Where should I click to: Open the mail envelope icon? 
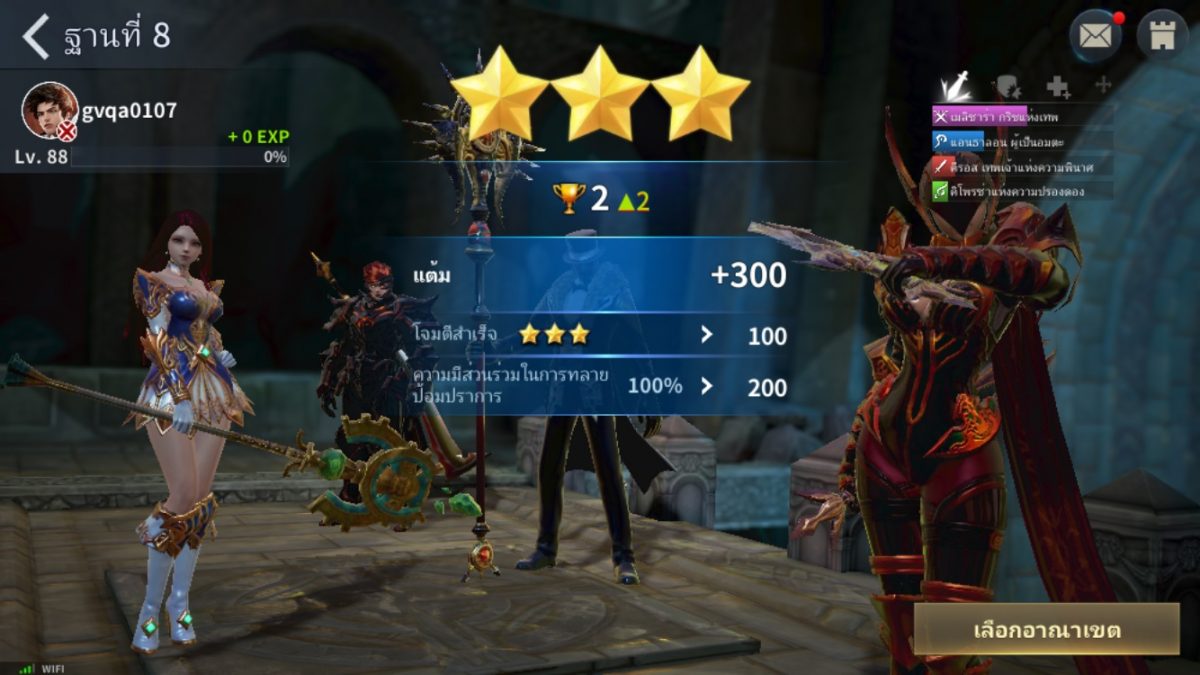(1096, 37)
